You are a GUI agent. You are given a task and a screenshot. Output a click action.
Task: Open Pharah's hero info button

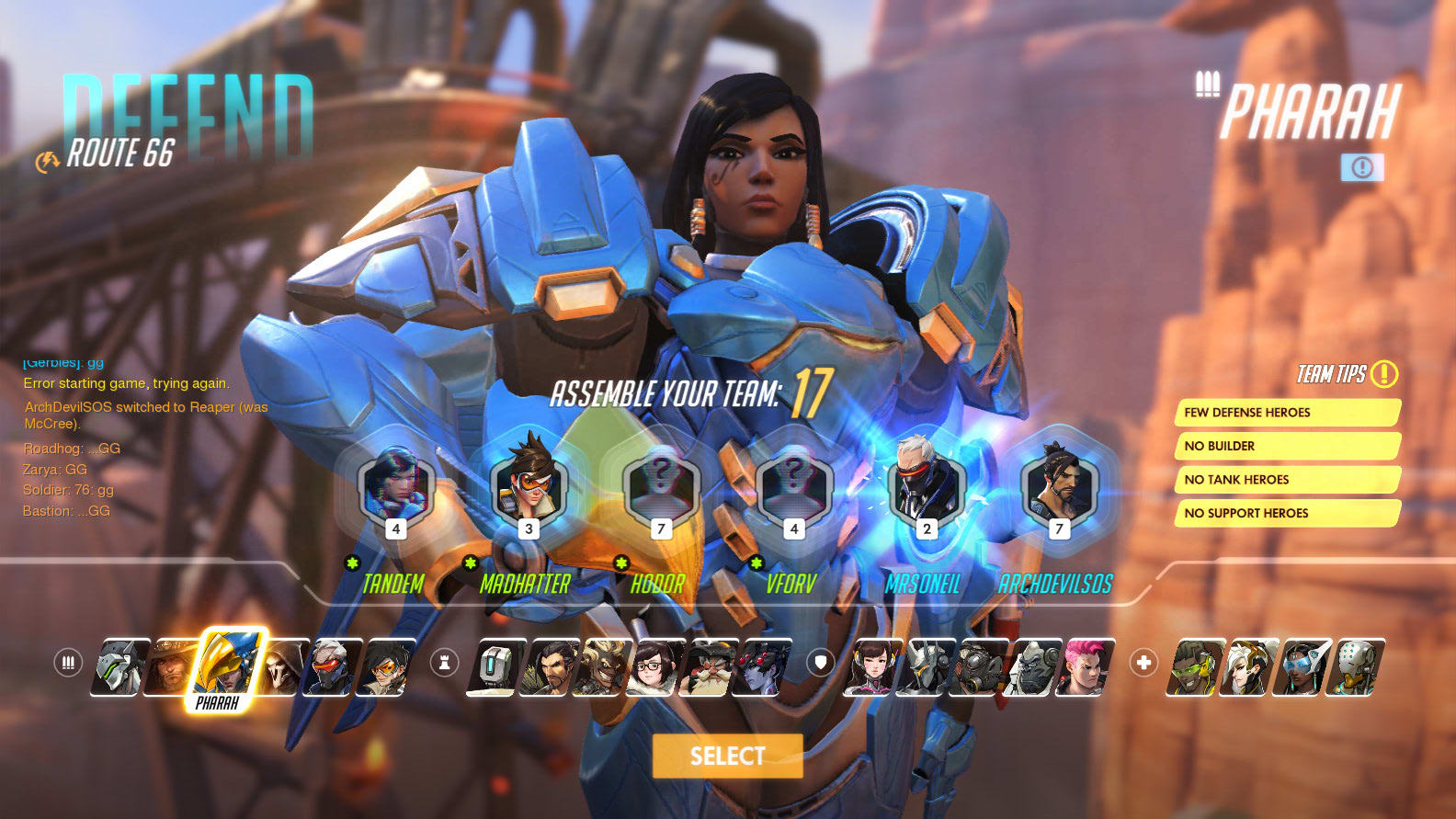pos(1361,167)
